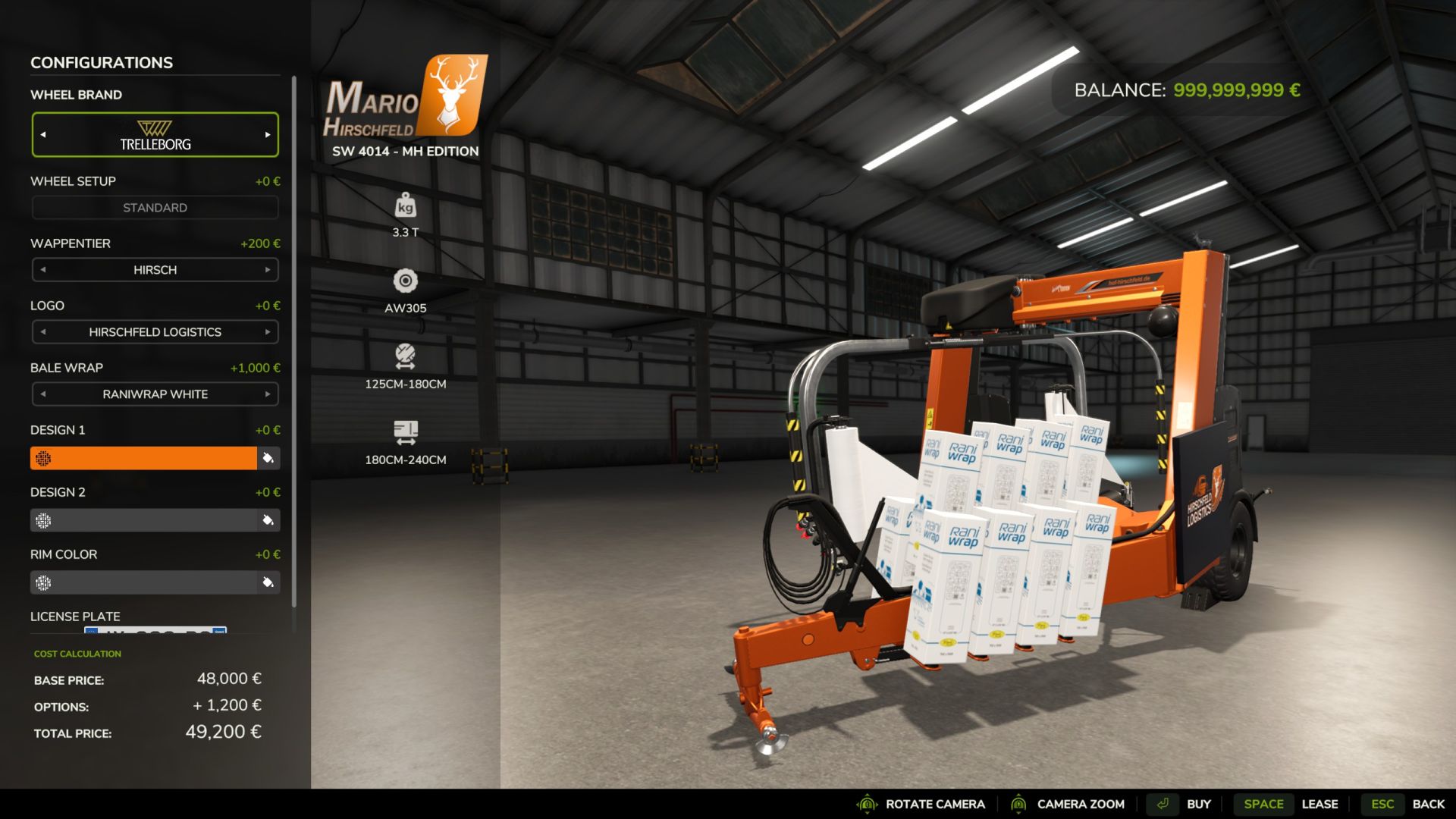Image resolution: width=1456 pixels, height=819 pixels.
Task: Click the Rim Color paint bucket icon
Action: (268, 582)
